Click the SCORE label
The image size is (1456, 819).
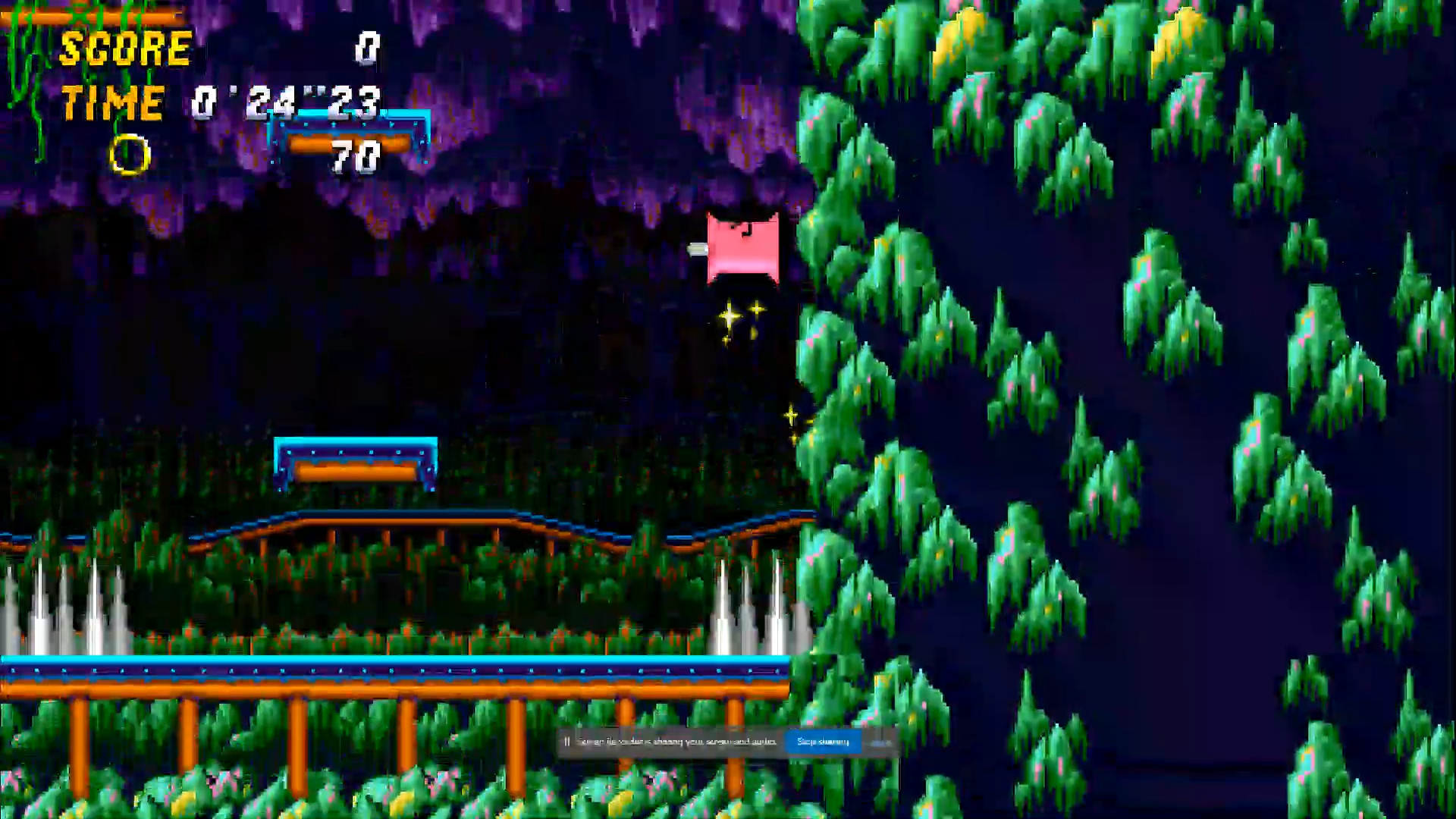(x=125, y=49)
